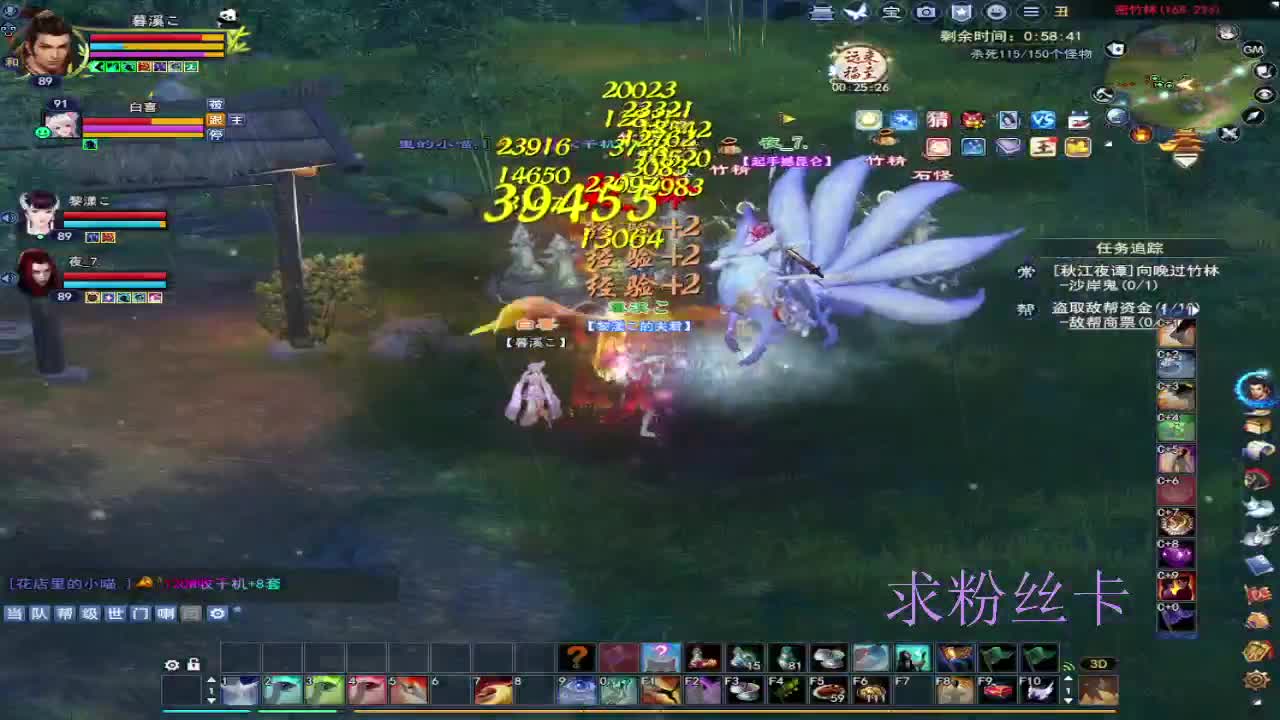
Task: Click the experience bar below the hotbar
Action: [x=640, y=712]
